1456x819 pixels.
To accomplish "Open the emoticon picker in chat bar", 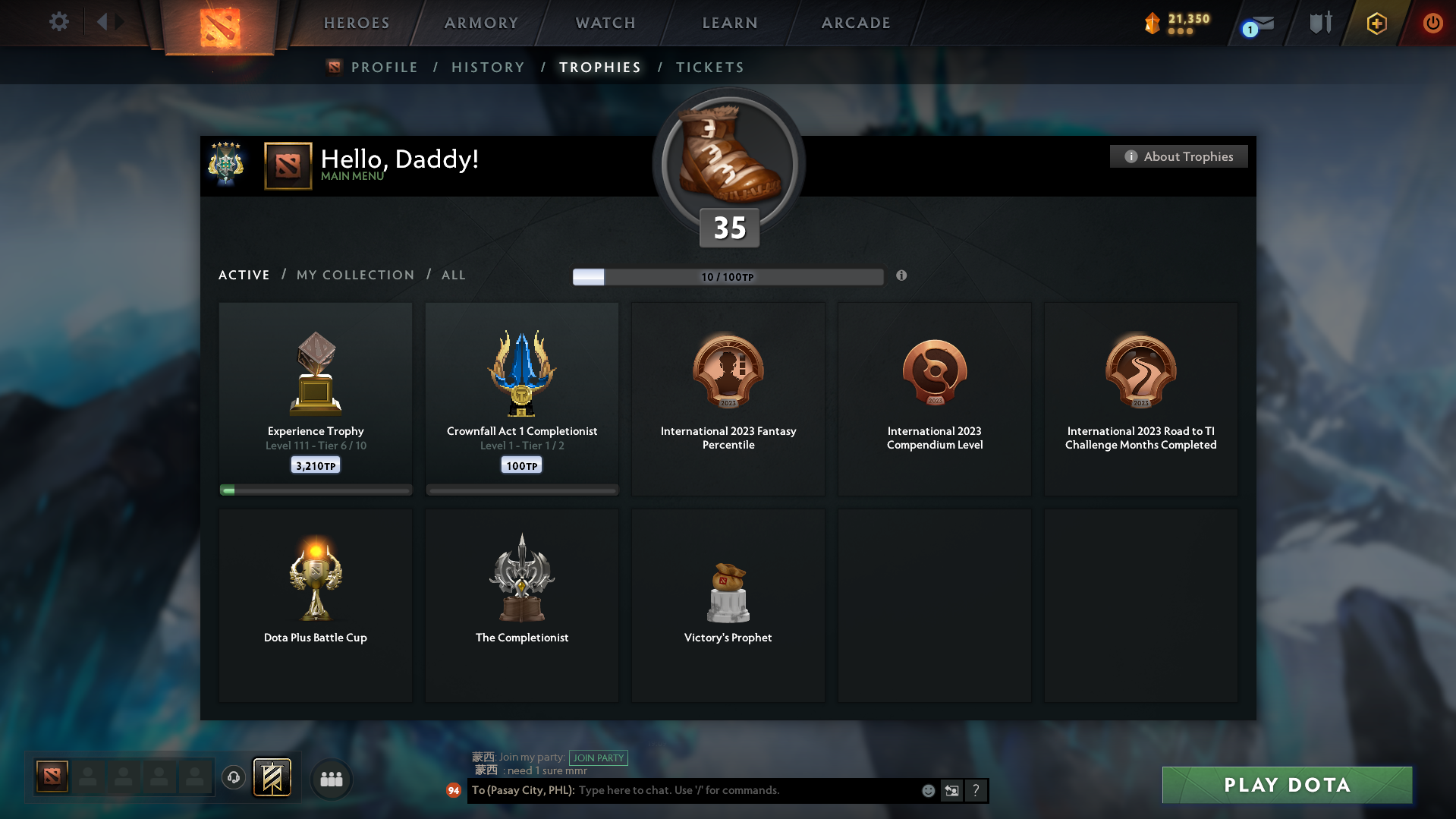I will pos(928,790).
